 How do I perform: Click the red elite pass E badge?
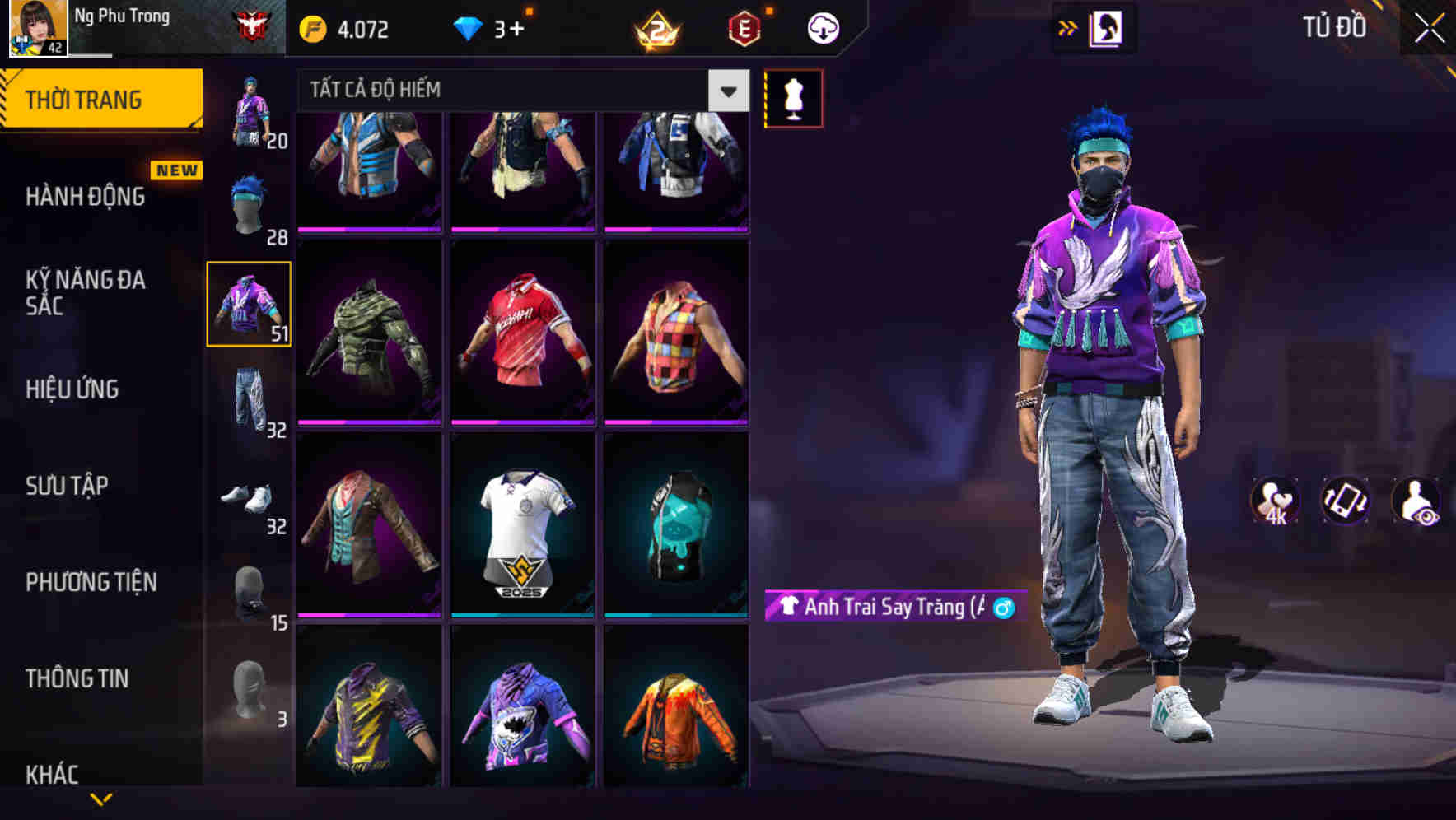pyautogui.click(x=742, y=27)
